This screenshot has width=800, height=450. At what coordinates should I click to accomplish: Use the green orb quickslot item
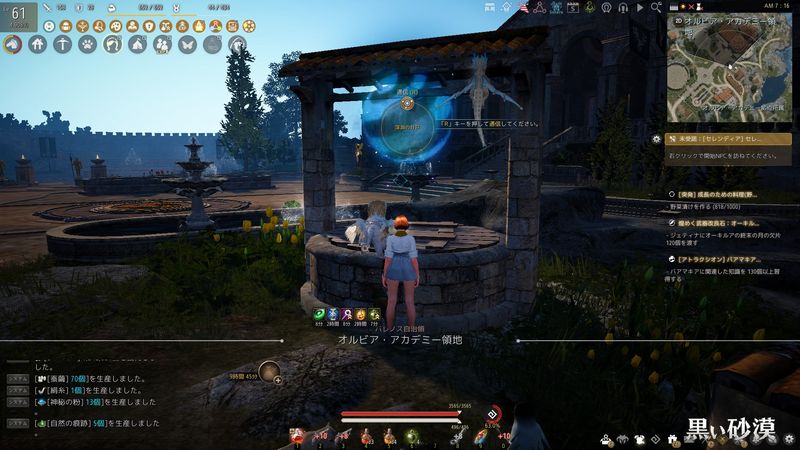412,435
